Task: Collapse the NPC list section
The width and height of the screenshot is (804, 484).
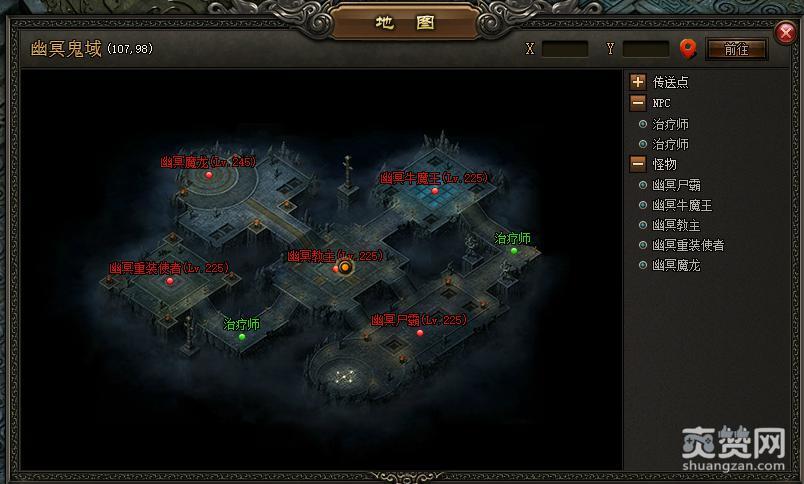Action: 637,102
